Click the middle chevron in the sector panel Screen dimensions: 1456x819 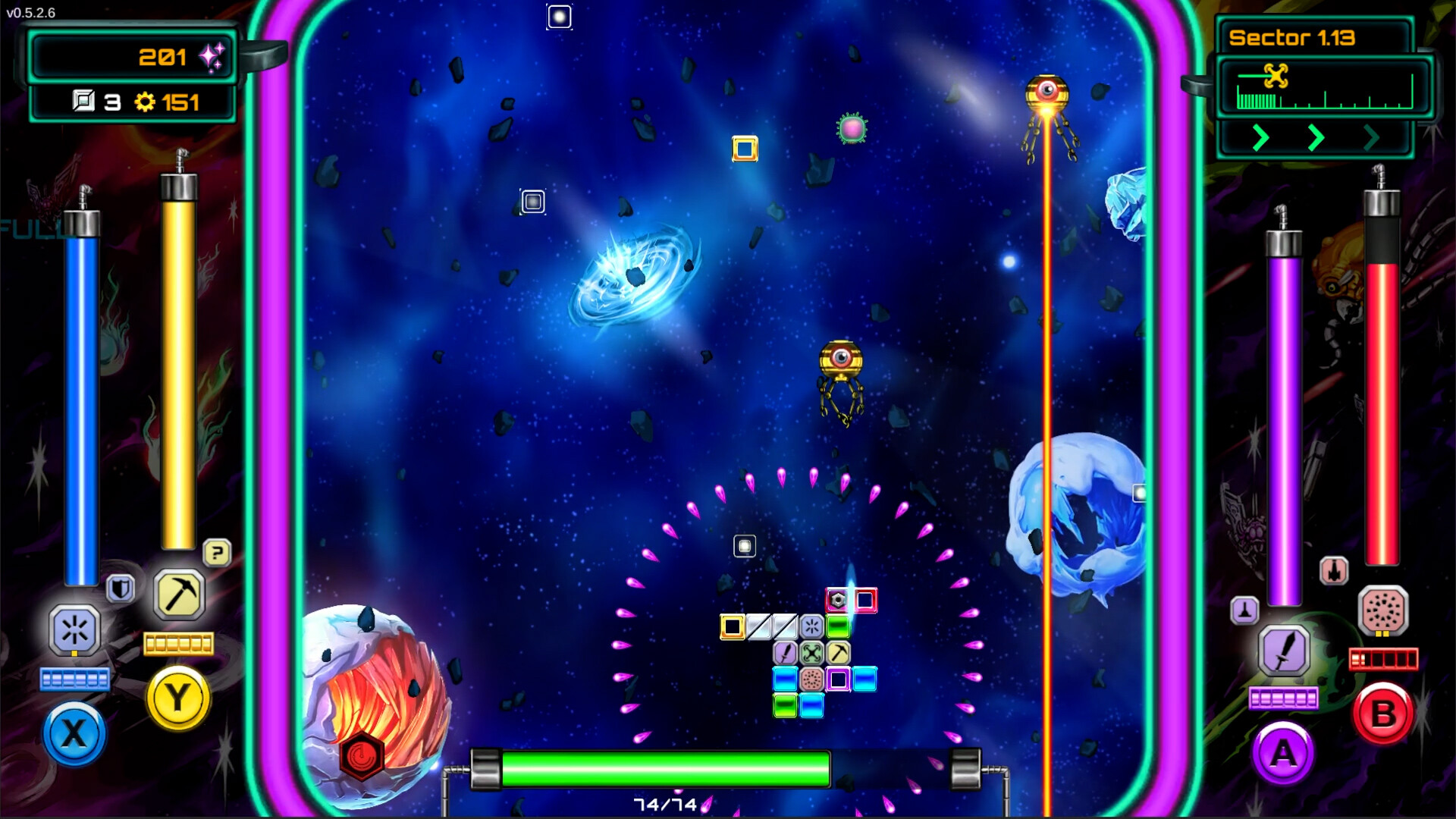(1316, 139)
